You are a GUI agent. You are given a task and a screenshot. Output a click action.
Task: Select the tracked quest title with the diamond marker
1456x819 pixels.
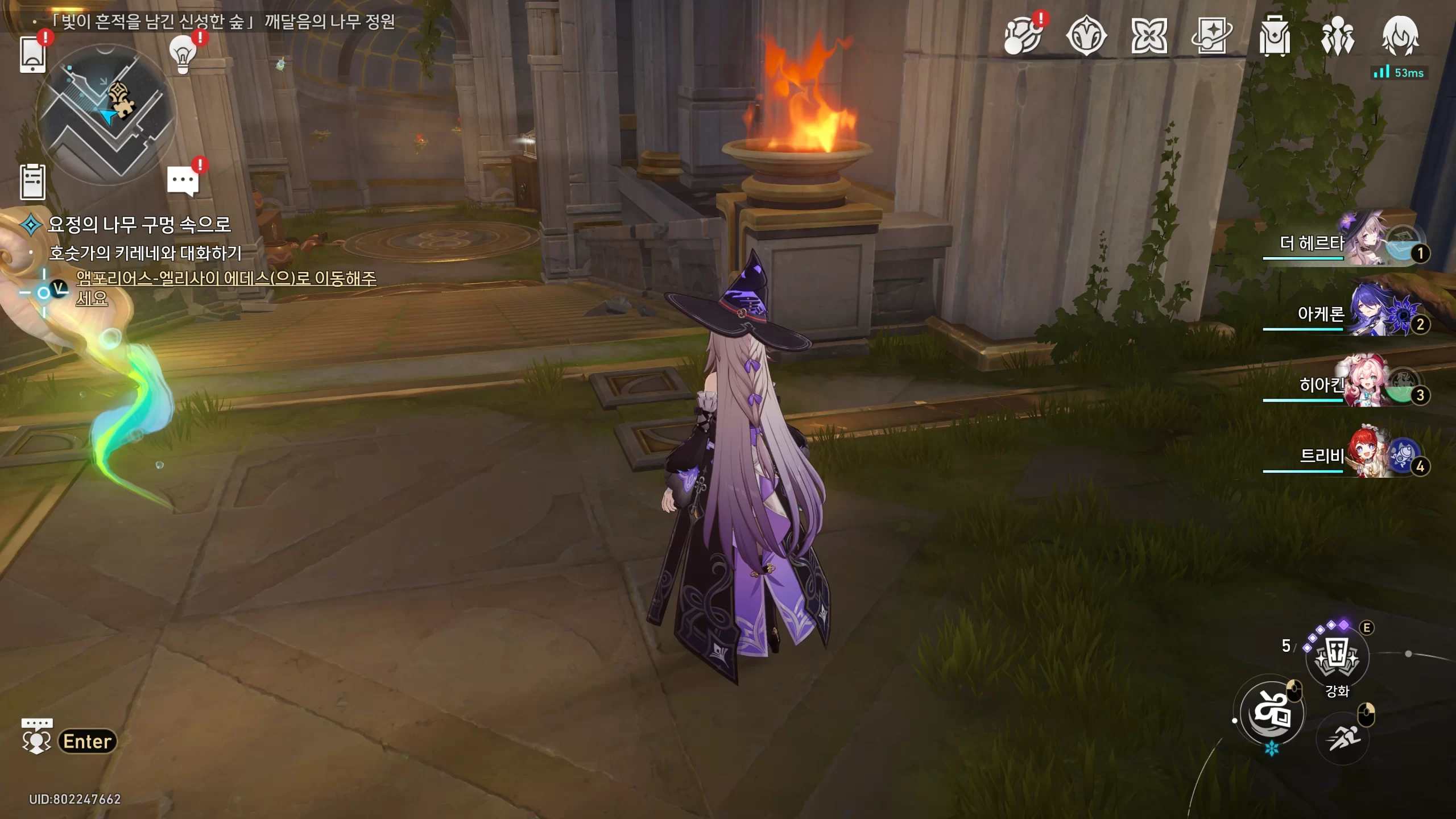pyautogui.click(x=139, y=225)
